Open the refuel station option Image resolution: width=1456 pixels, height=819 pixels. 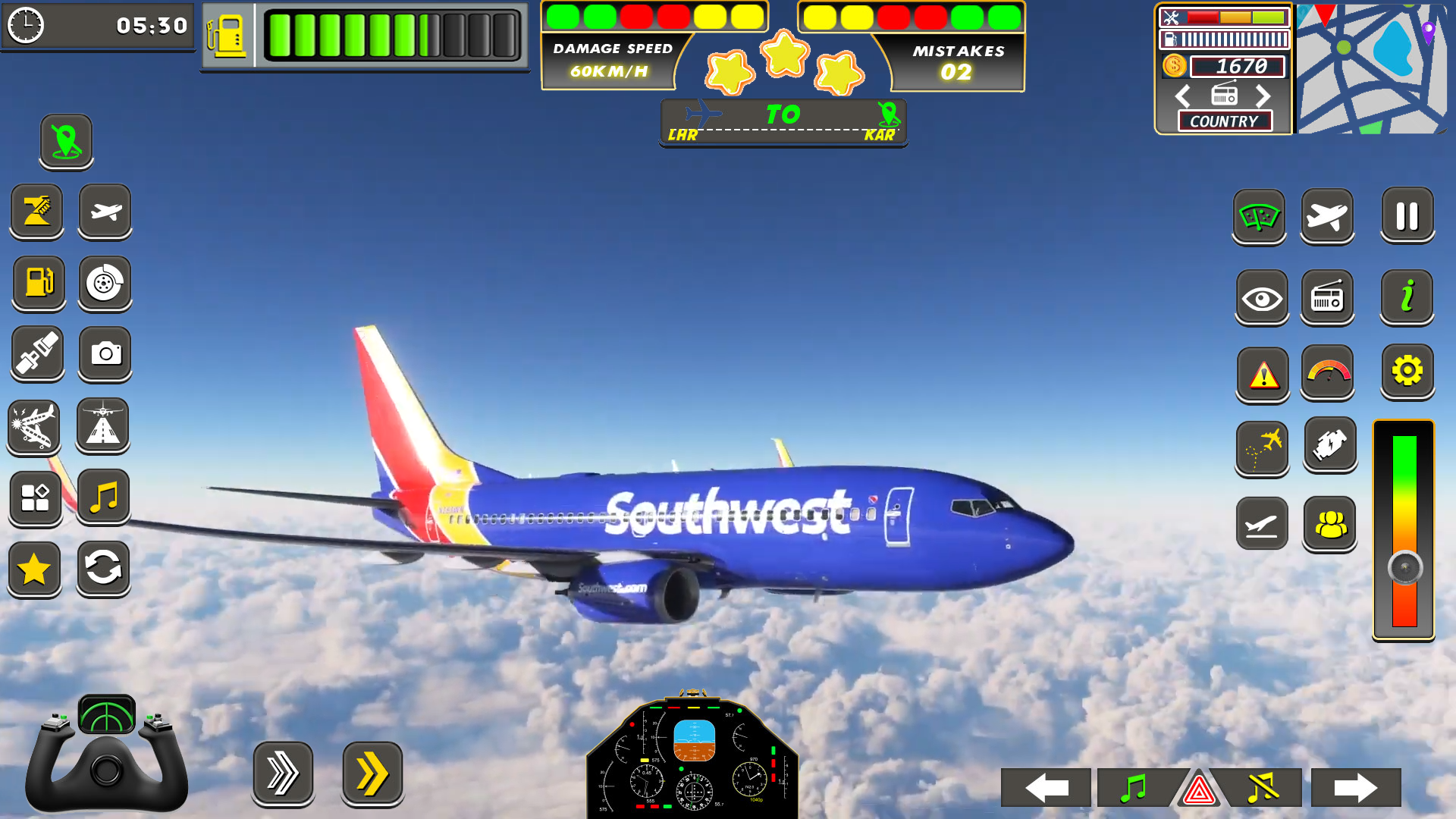pos(38,284)
